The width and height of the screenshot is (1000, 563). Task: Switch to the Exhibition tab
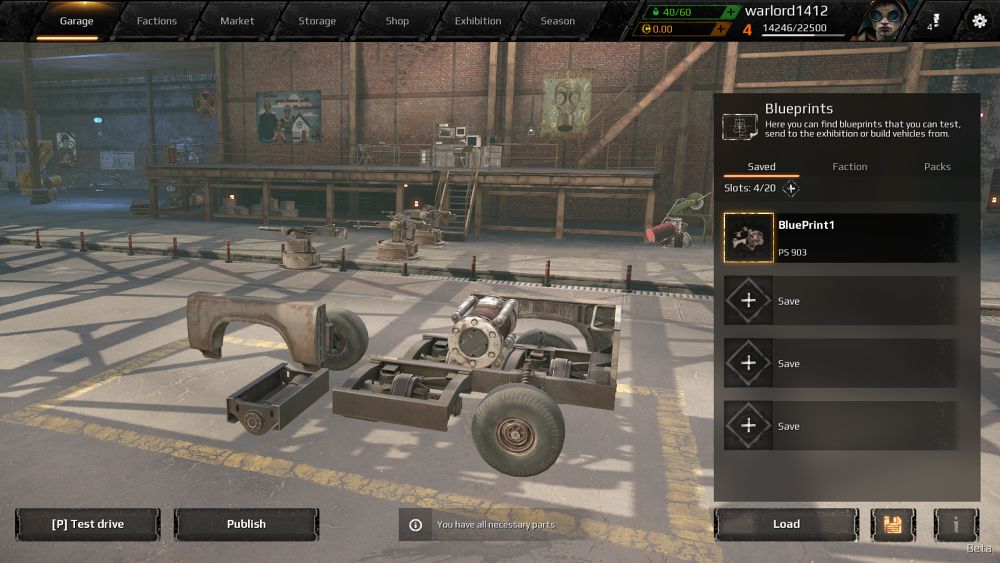[x=478, y=21]
